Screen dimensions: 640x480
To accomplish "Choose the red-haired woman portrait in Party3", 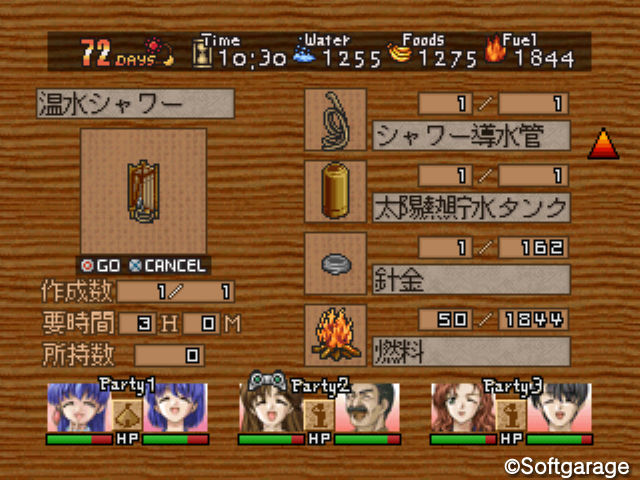I will tap(463, 408).
